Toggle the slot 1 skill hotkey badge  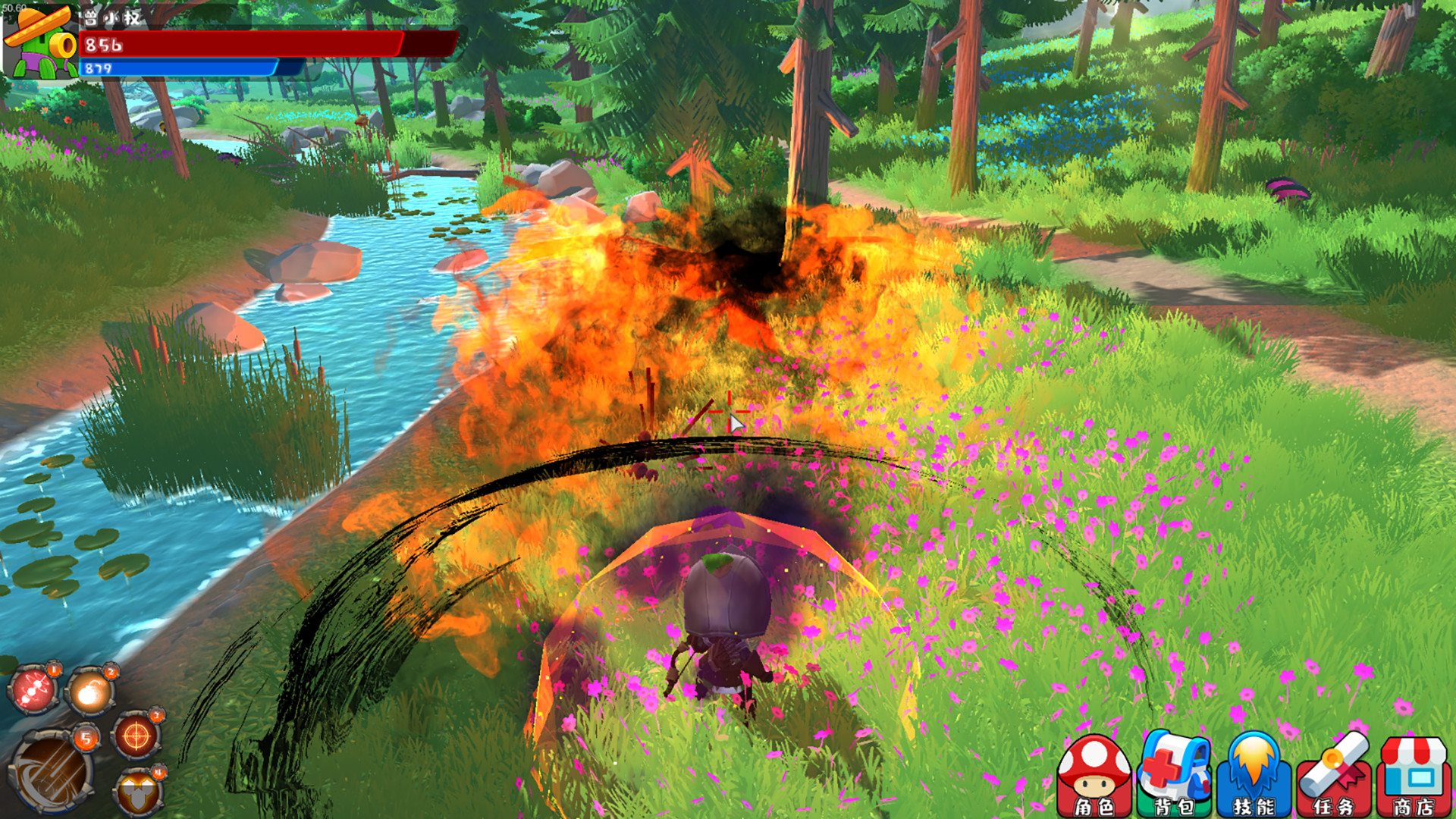[54, 669]
